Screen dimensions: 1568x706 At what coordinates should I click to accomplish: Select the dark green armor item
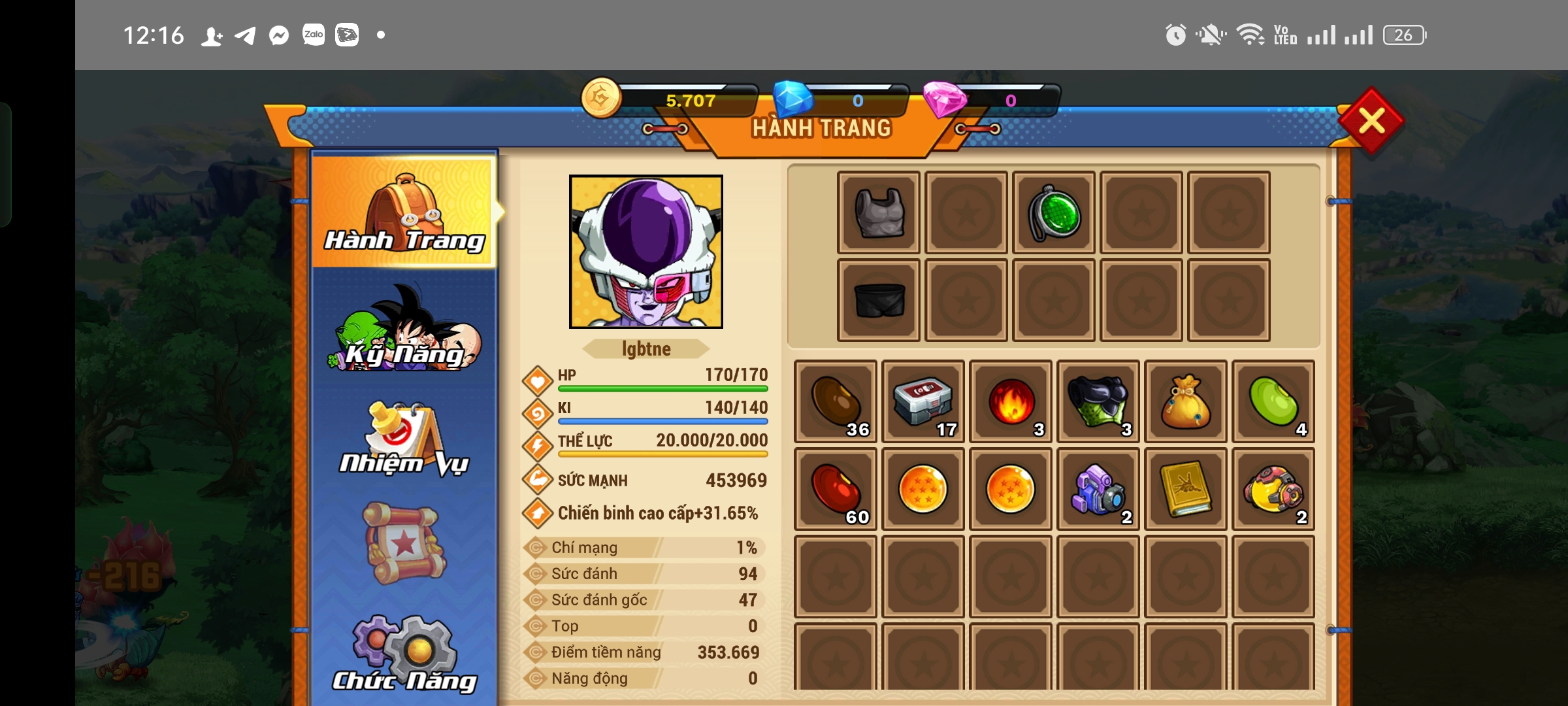pyautogui.click(x=1098, y=401)
